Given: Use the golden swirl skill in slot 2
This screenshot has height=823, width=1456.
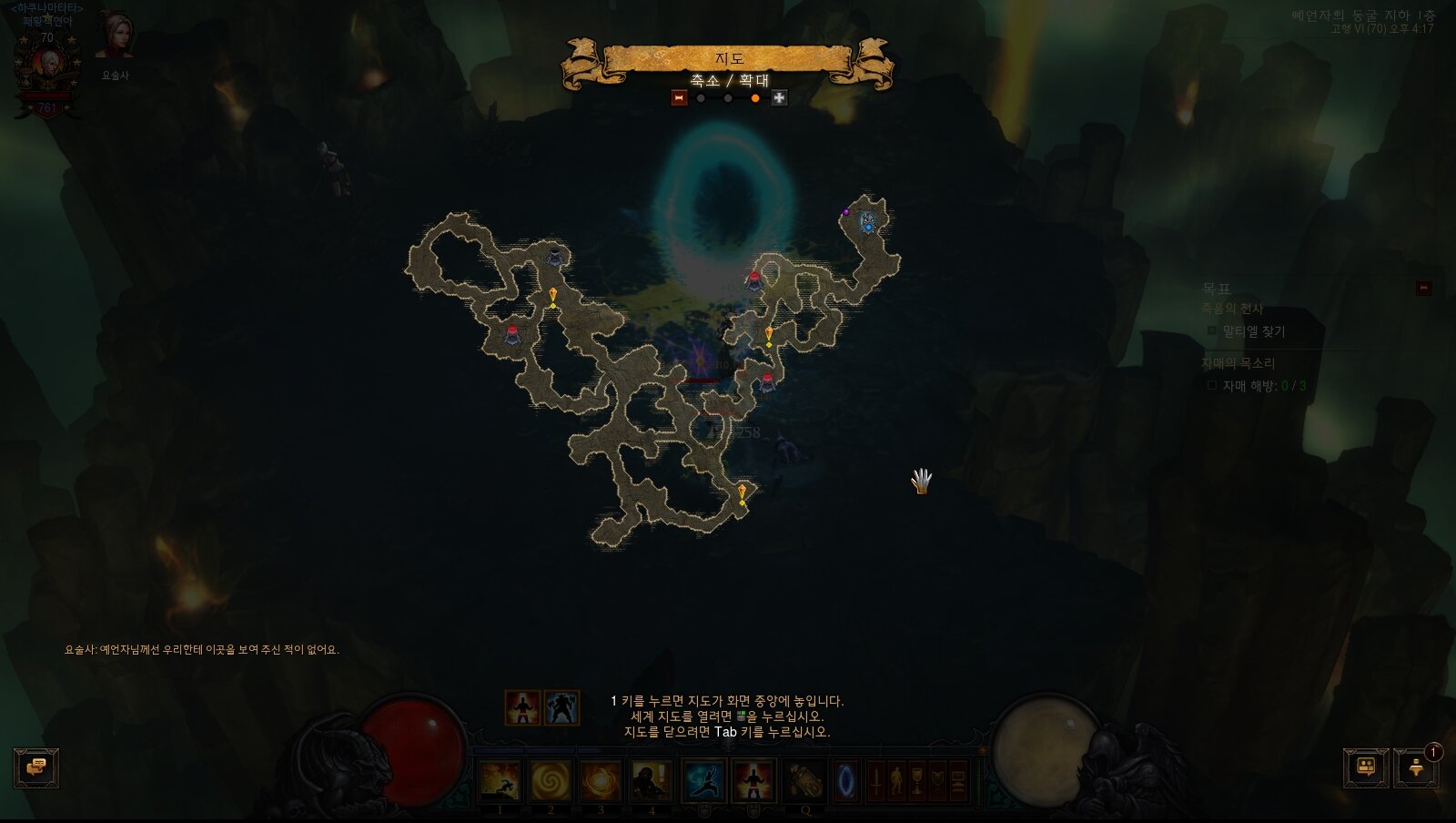Looking at the screenshot, I should (551, 781).
